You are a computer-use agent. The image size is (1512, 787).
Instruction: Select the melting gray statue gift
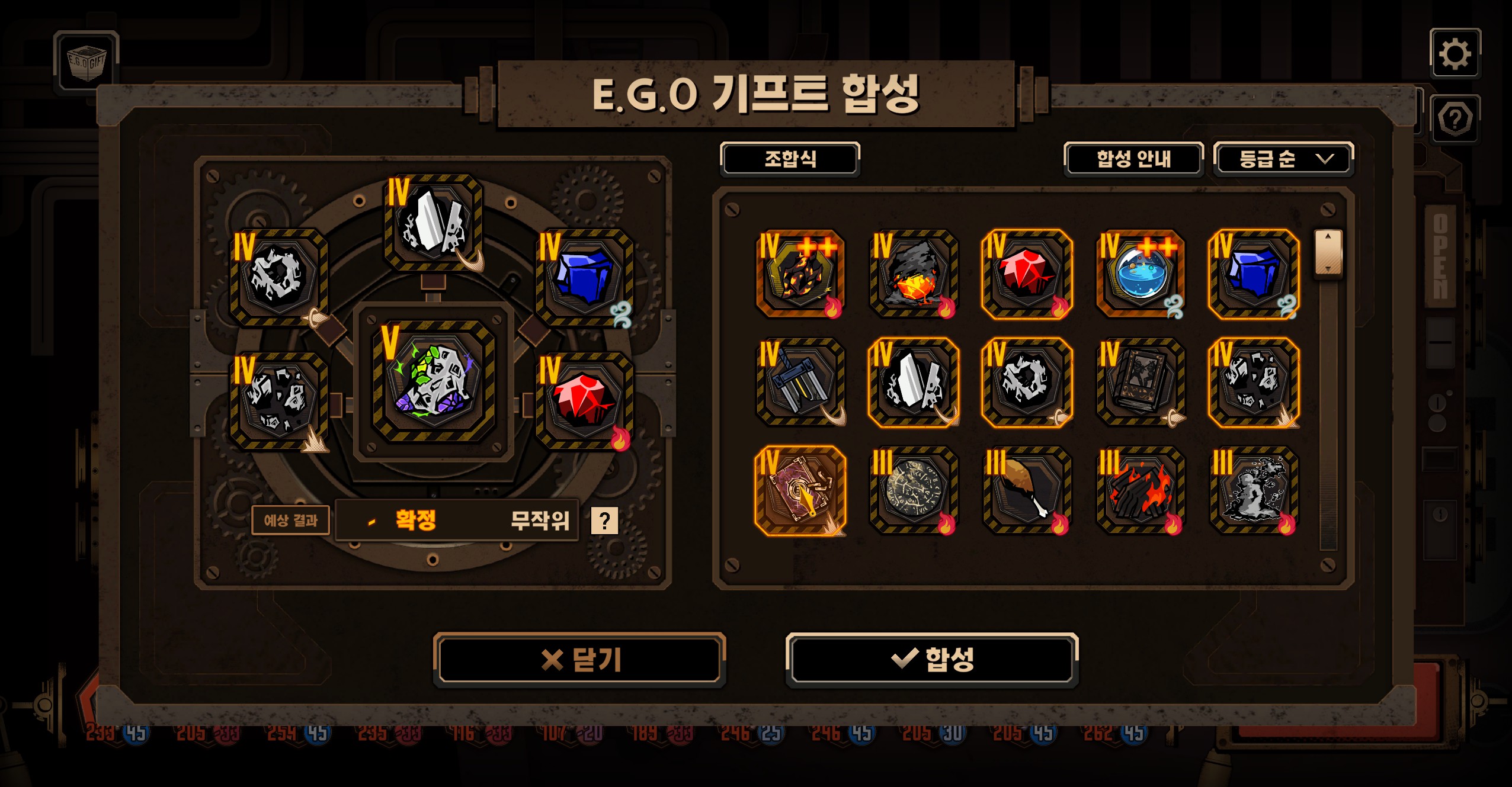1254,491
